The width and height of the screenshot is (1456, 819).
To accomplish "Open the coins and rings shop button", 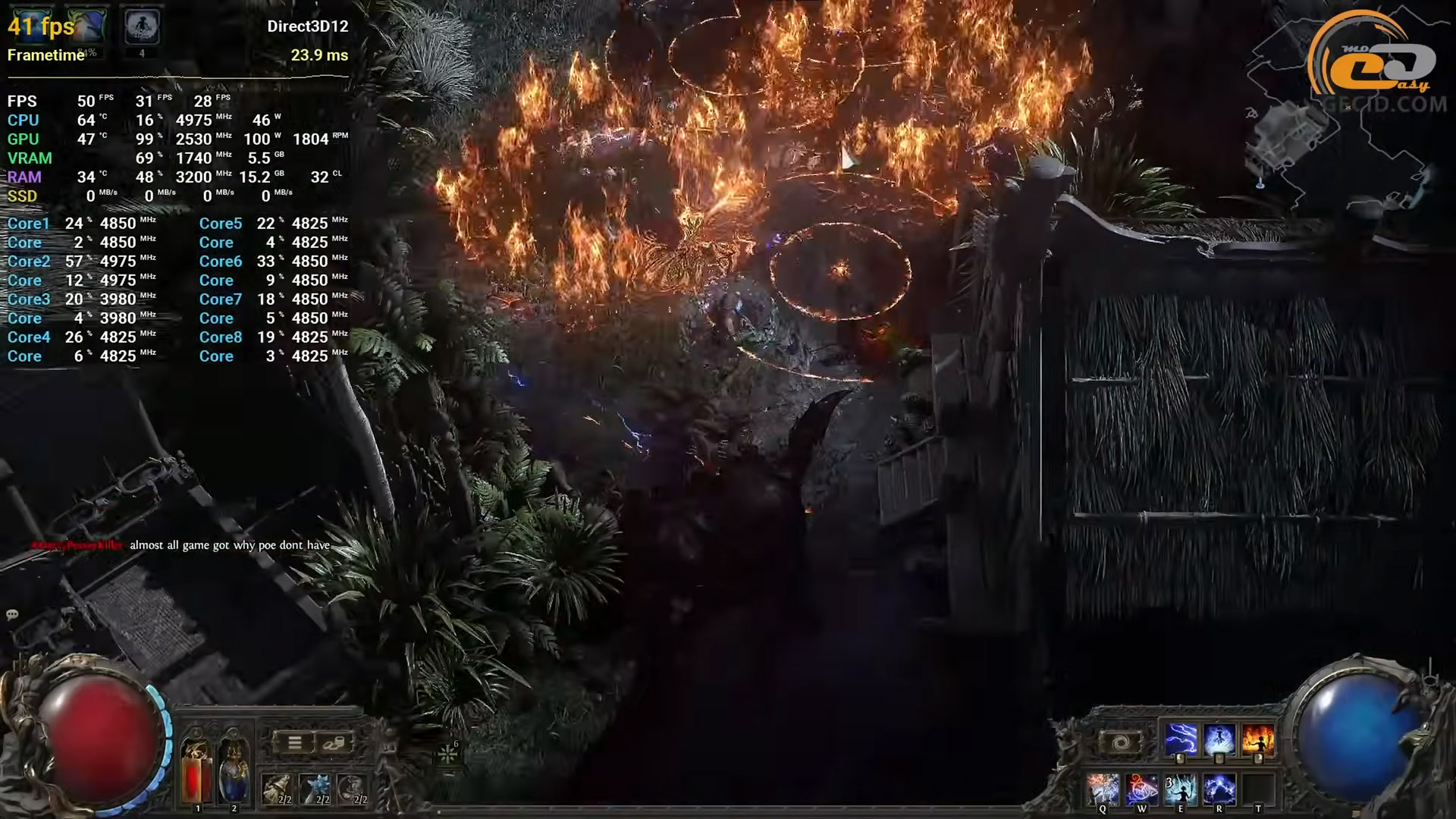I will (334, 743).
